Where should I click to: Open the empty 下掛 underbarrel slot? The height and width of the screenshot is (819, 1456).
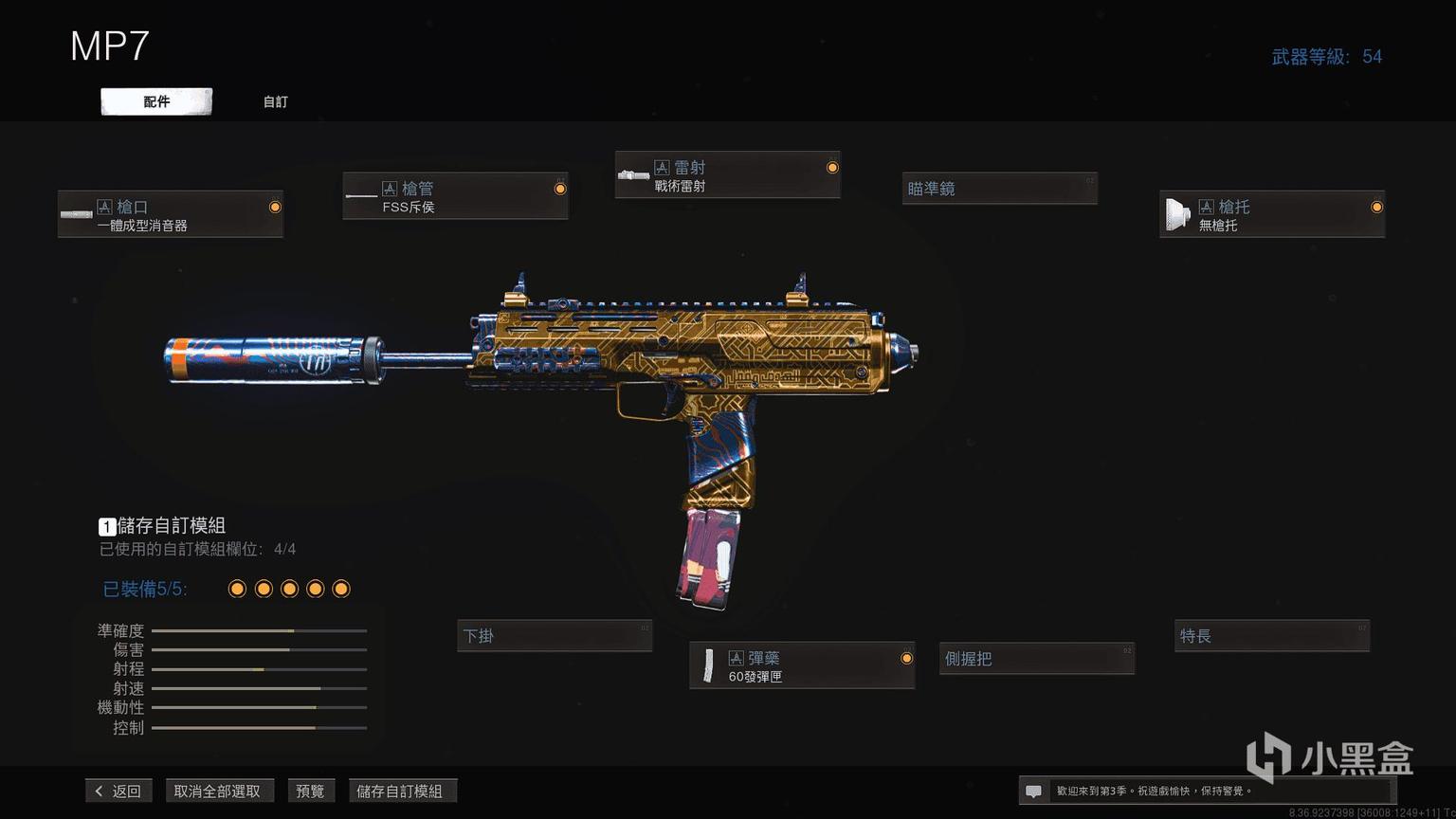pyautogui.click(x=555, y=636)
